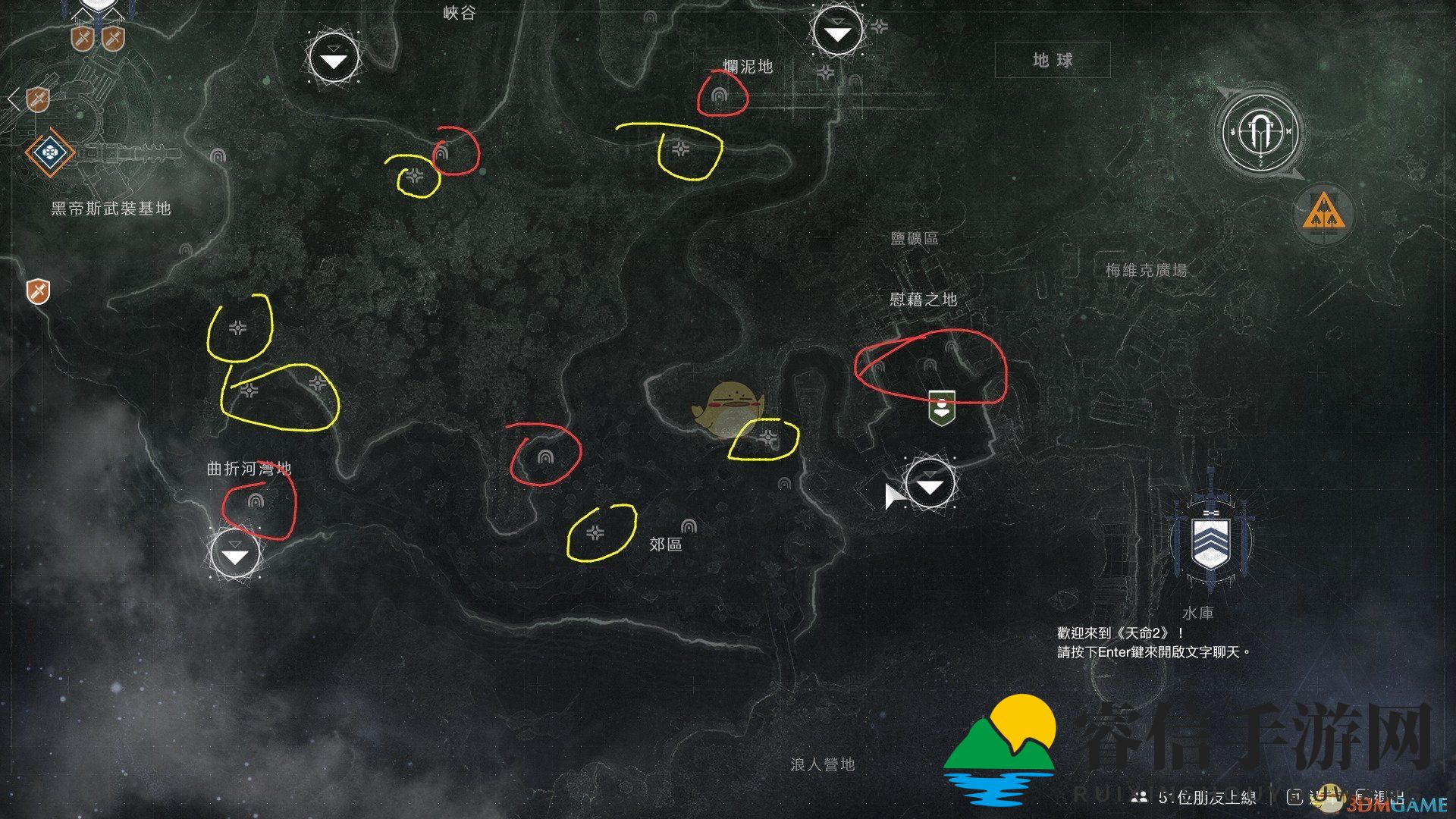Open the red-circled lost sector in 爛泥地

tap(720, 93)
